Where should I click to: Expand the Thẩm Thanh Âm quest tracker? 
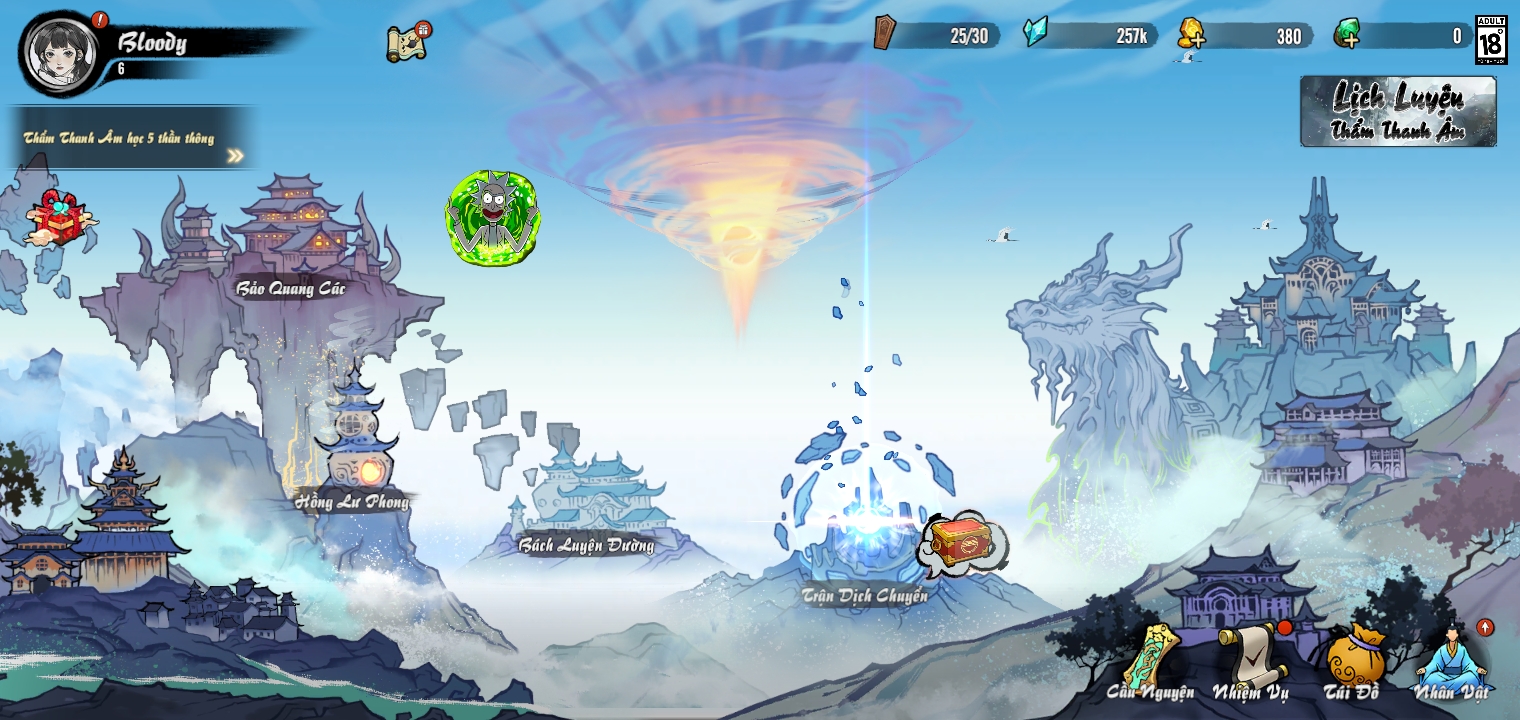pyautogui.click(x=234, y=155)
